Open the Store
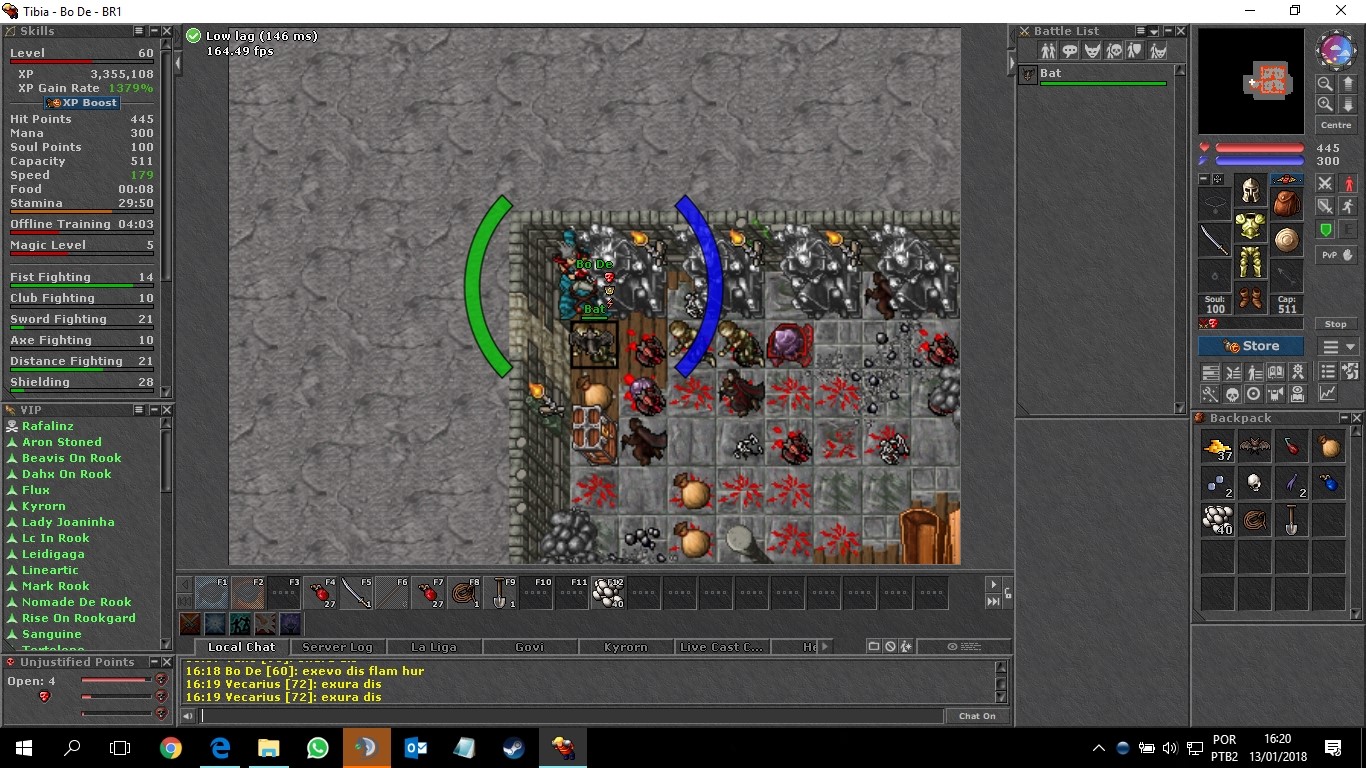 [1251, 346]
